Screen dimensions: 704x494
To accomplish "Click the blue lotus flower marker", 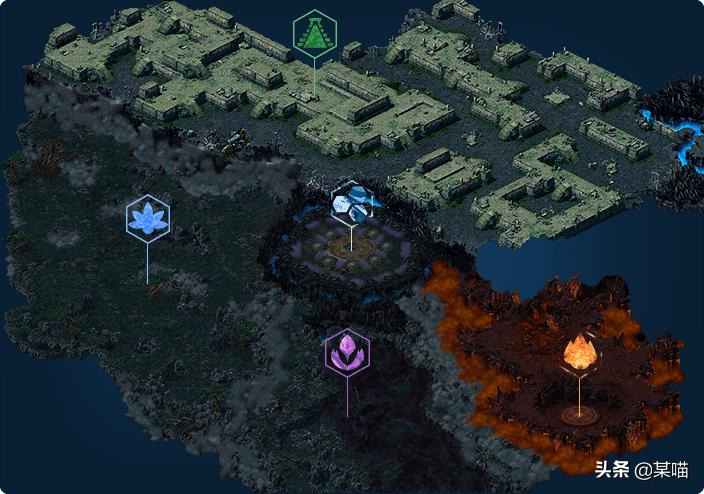I will pos(148,219).
